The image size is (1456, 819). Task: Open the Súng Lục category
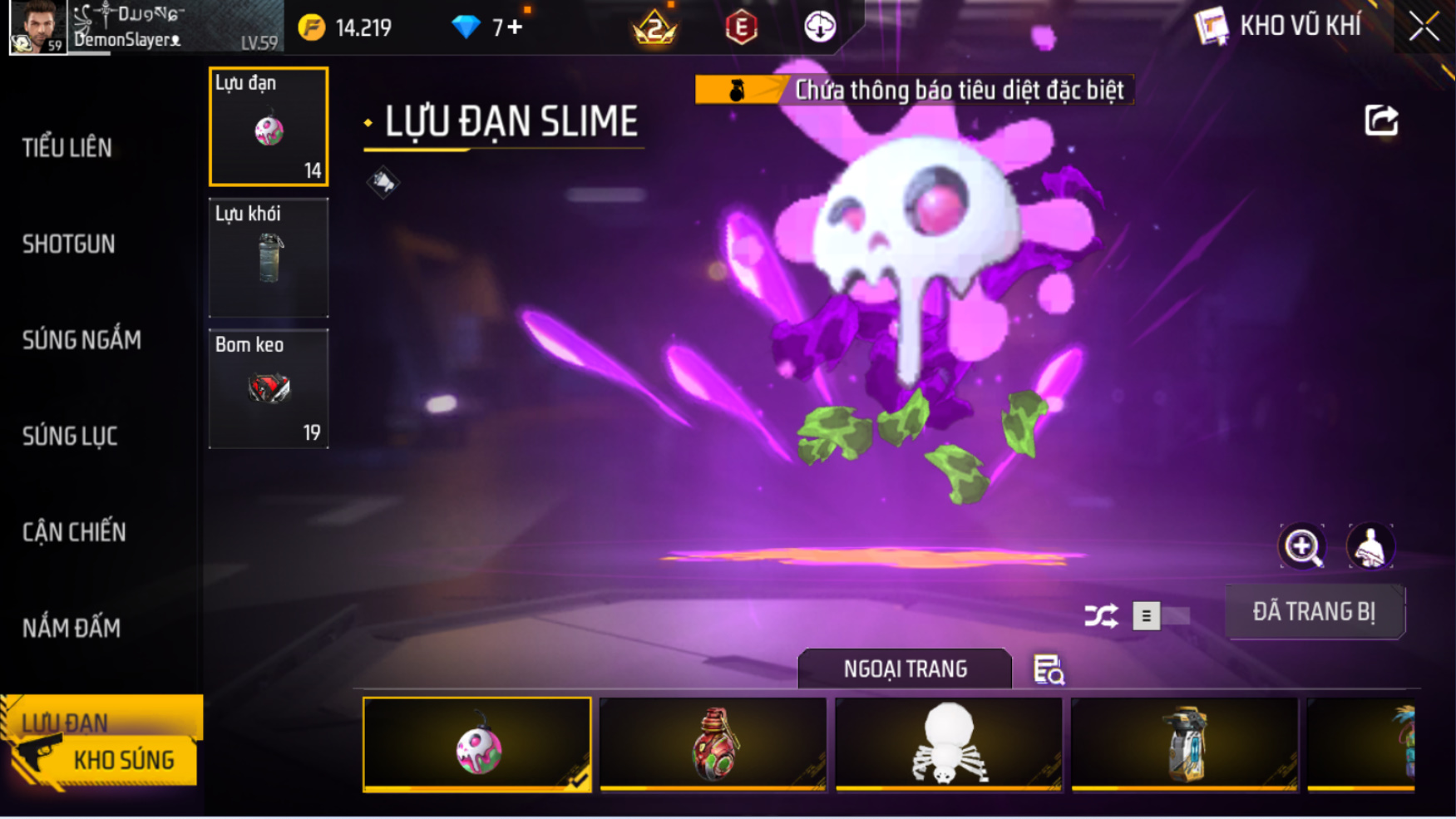click(70, 436)
